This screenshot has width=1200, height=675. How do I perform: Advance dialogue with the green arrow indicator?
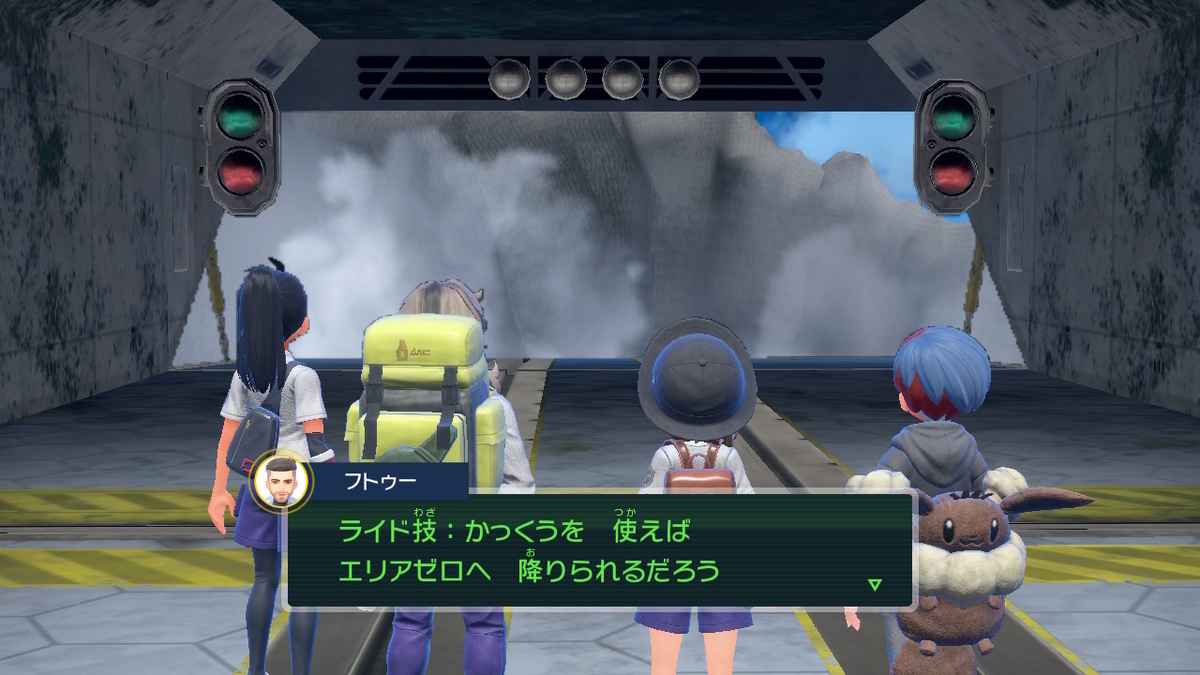(x=875, y=585)
